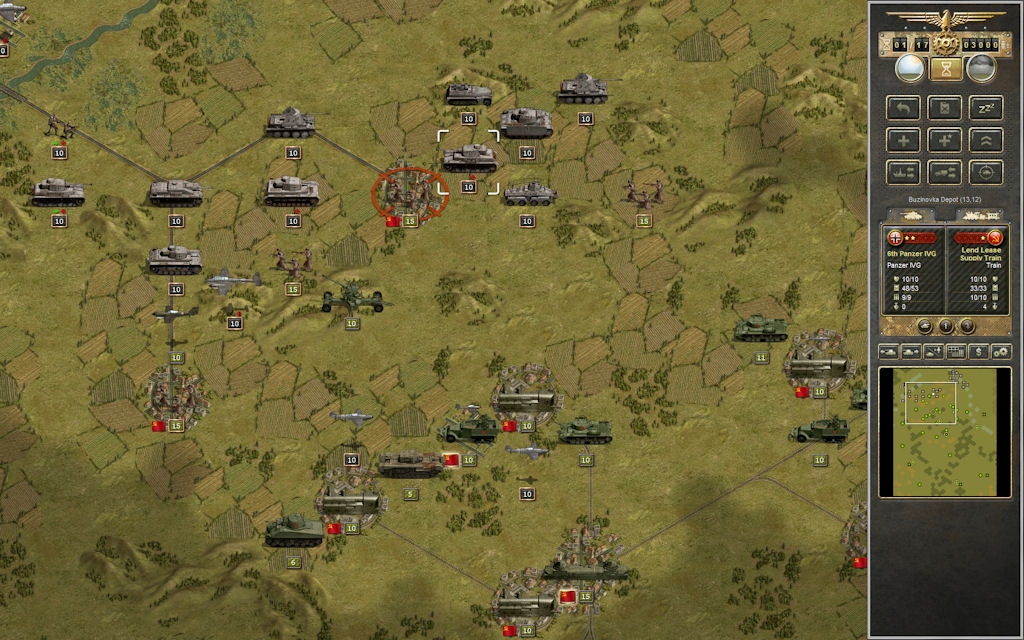Give elite replacements using the plus-star button
1024x640 pixels.
(x=945, y=139)
